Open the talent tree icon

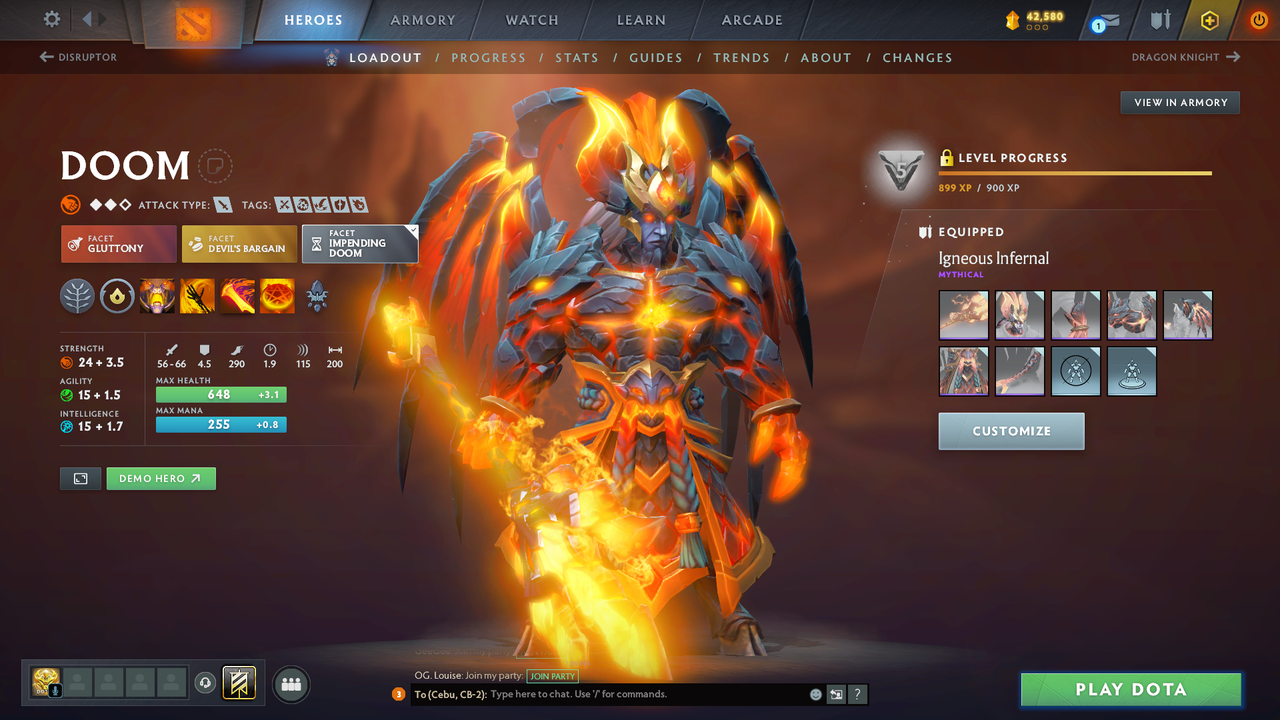click(77, 296)
